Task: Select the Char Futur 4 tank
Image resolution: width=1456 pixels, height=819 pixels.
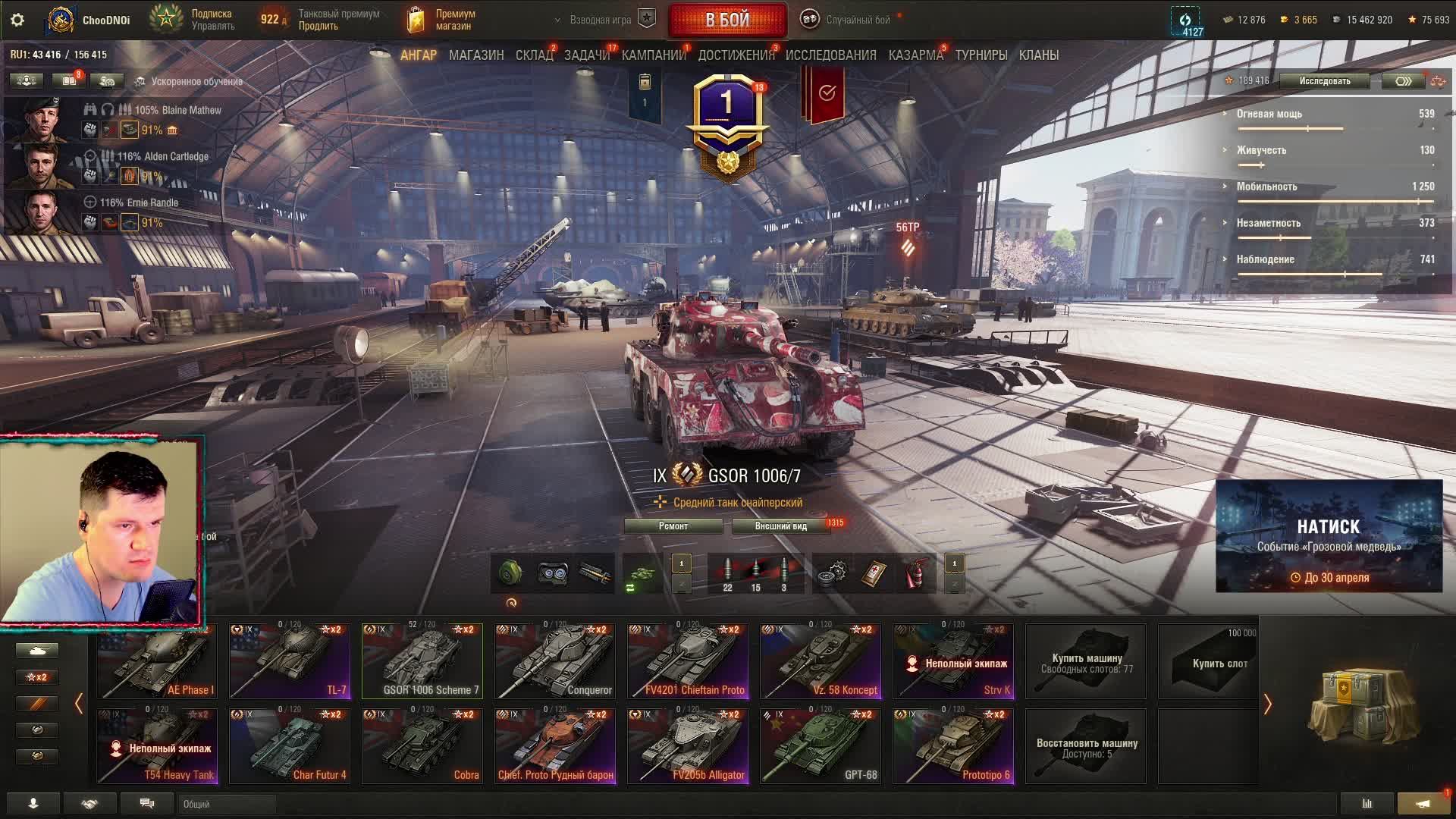Action: 290,746
